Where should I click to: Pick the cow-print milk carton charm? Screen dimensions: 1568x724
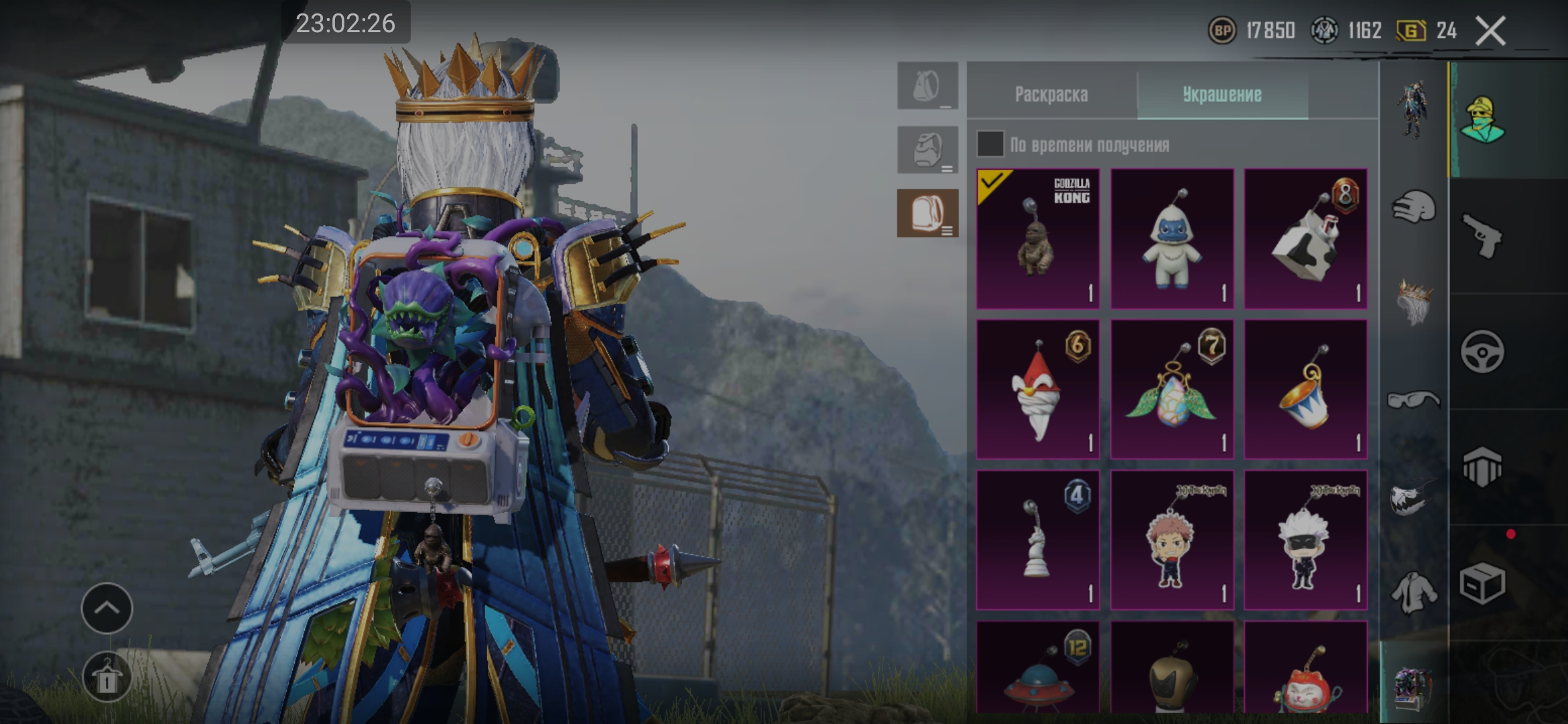point(1305,239)
